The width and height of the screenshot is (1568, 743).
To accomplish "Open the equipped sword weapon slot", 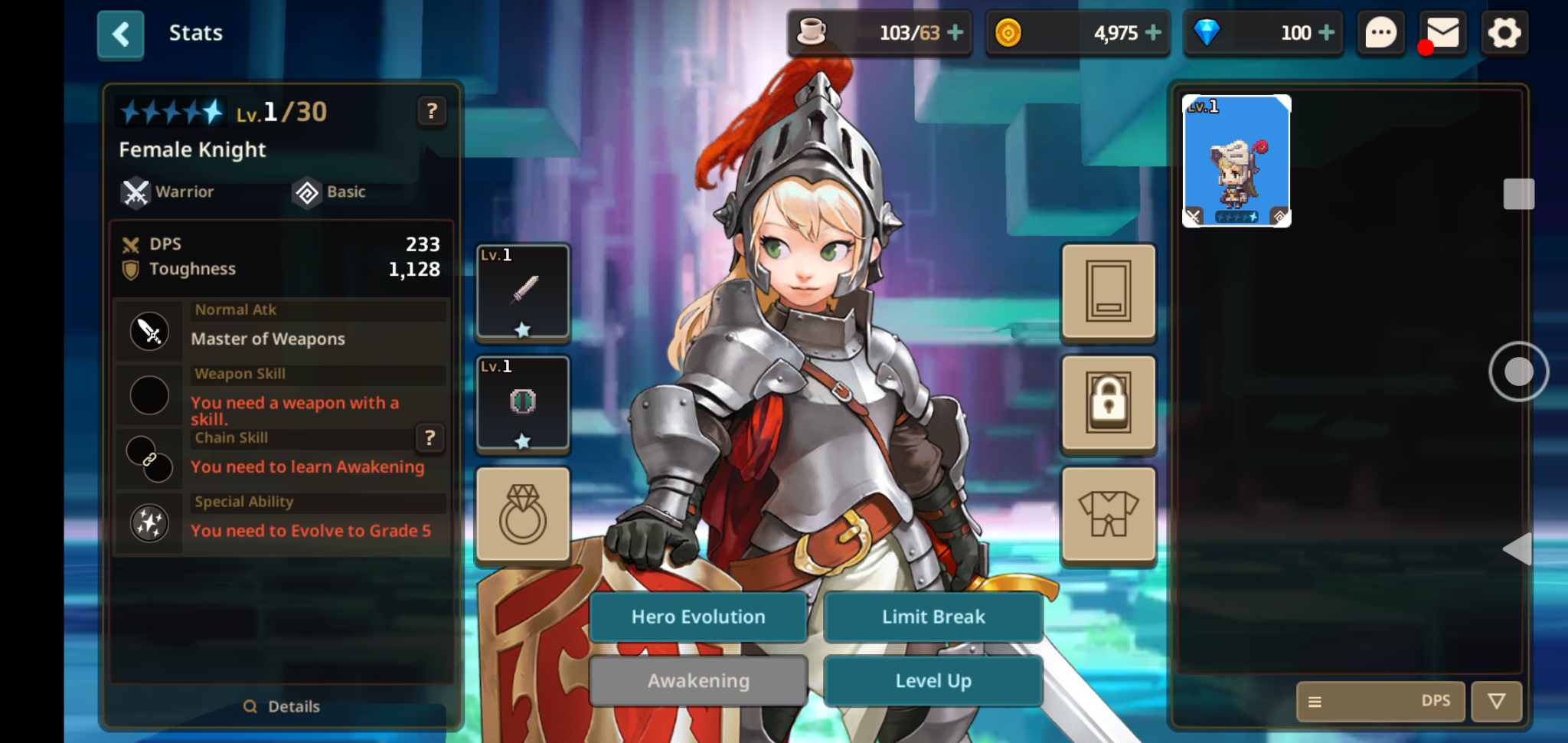I will coord(523,292).
